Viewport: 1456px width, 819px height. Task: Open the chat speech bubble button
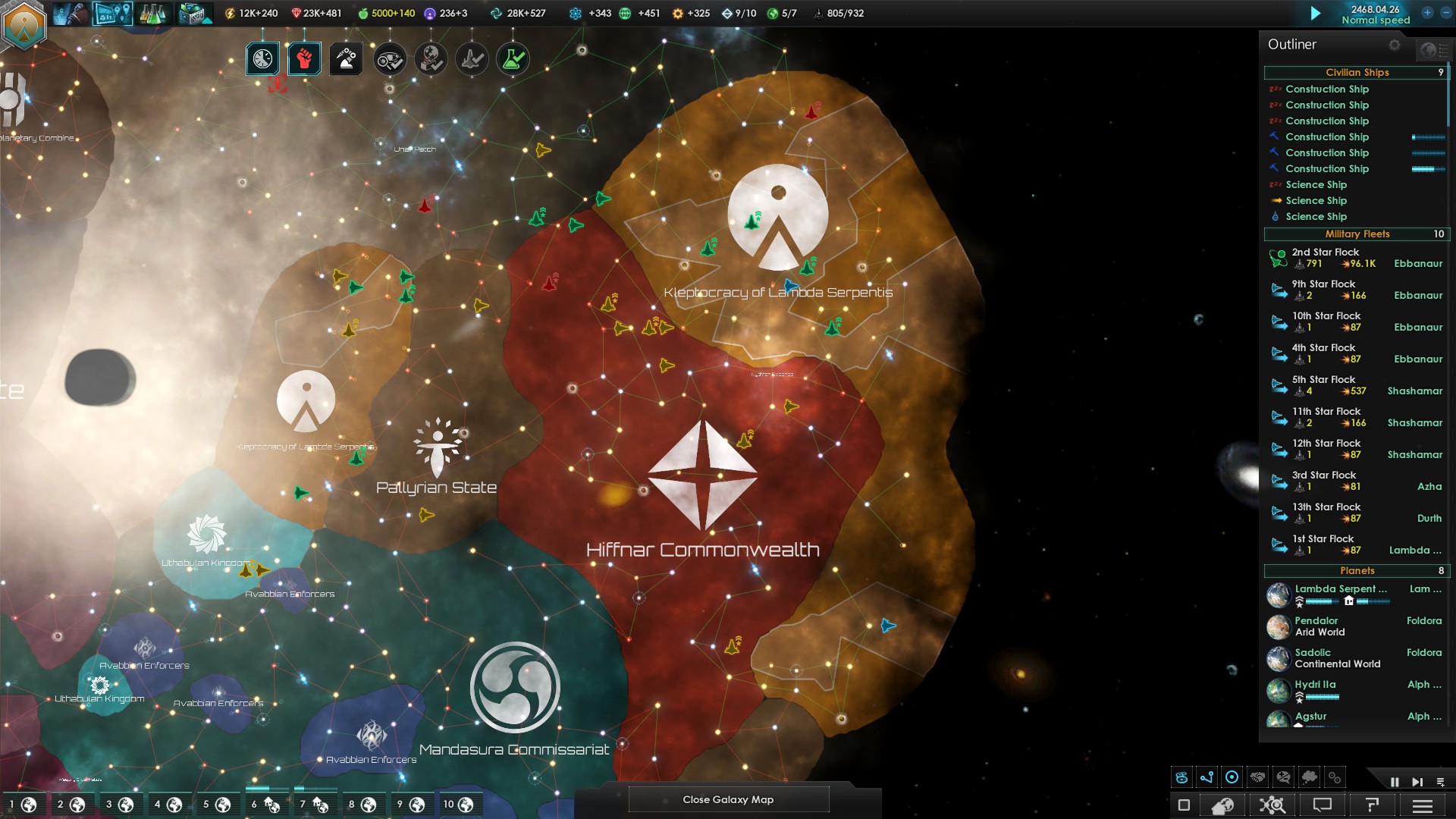[1323, 805]
